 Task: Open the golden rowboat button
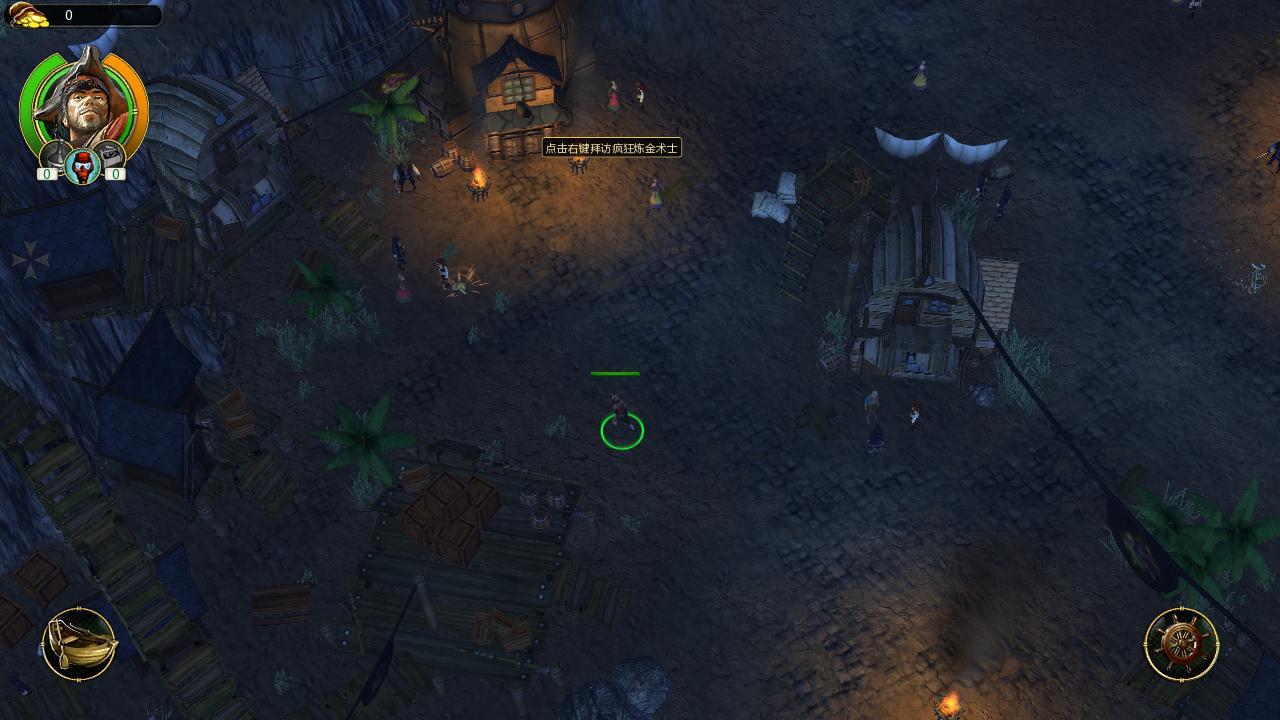pos(80,644)
